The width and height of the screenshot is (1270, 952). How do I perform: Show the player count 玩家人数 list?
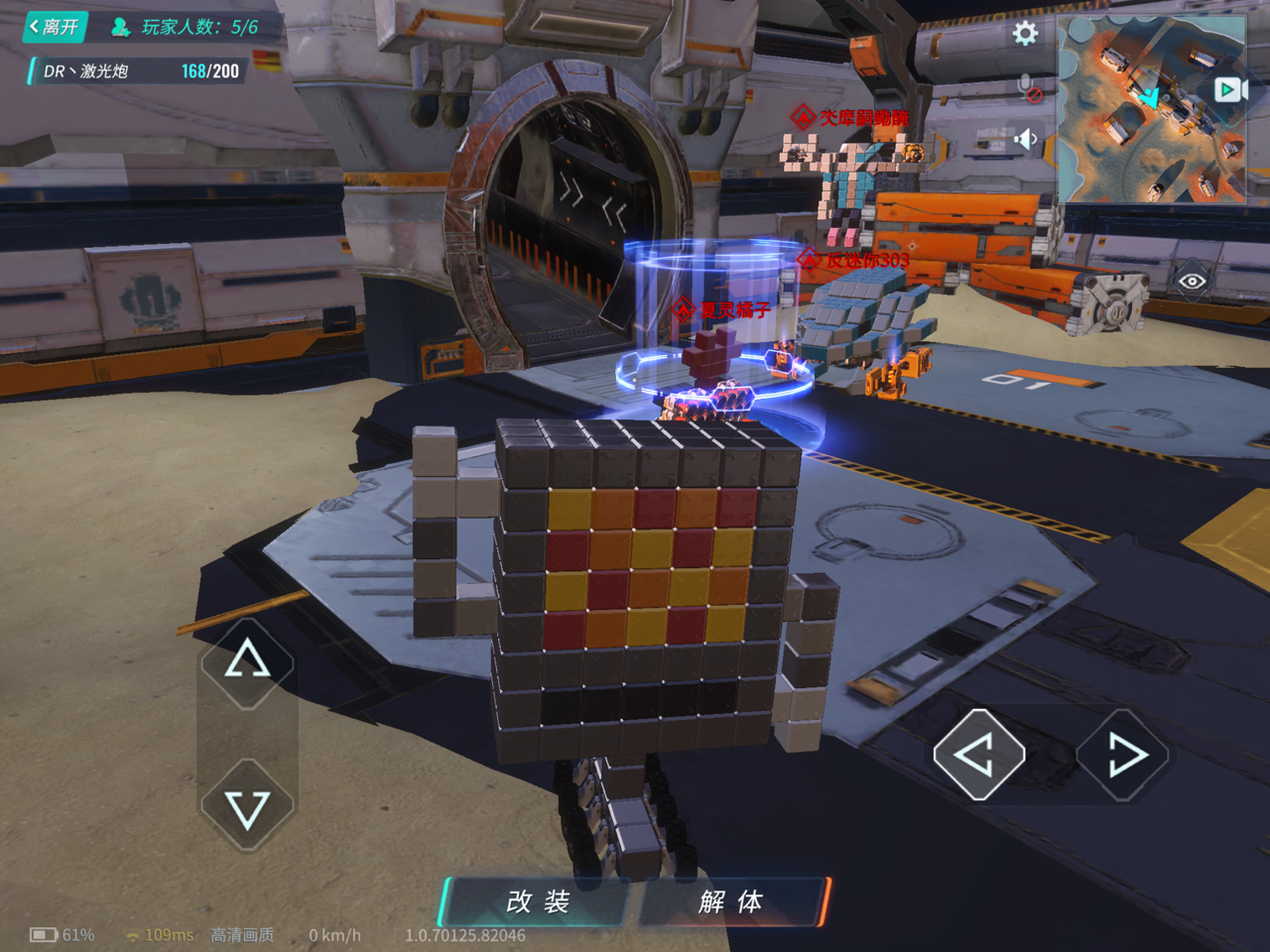point(186,27)
